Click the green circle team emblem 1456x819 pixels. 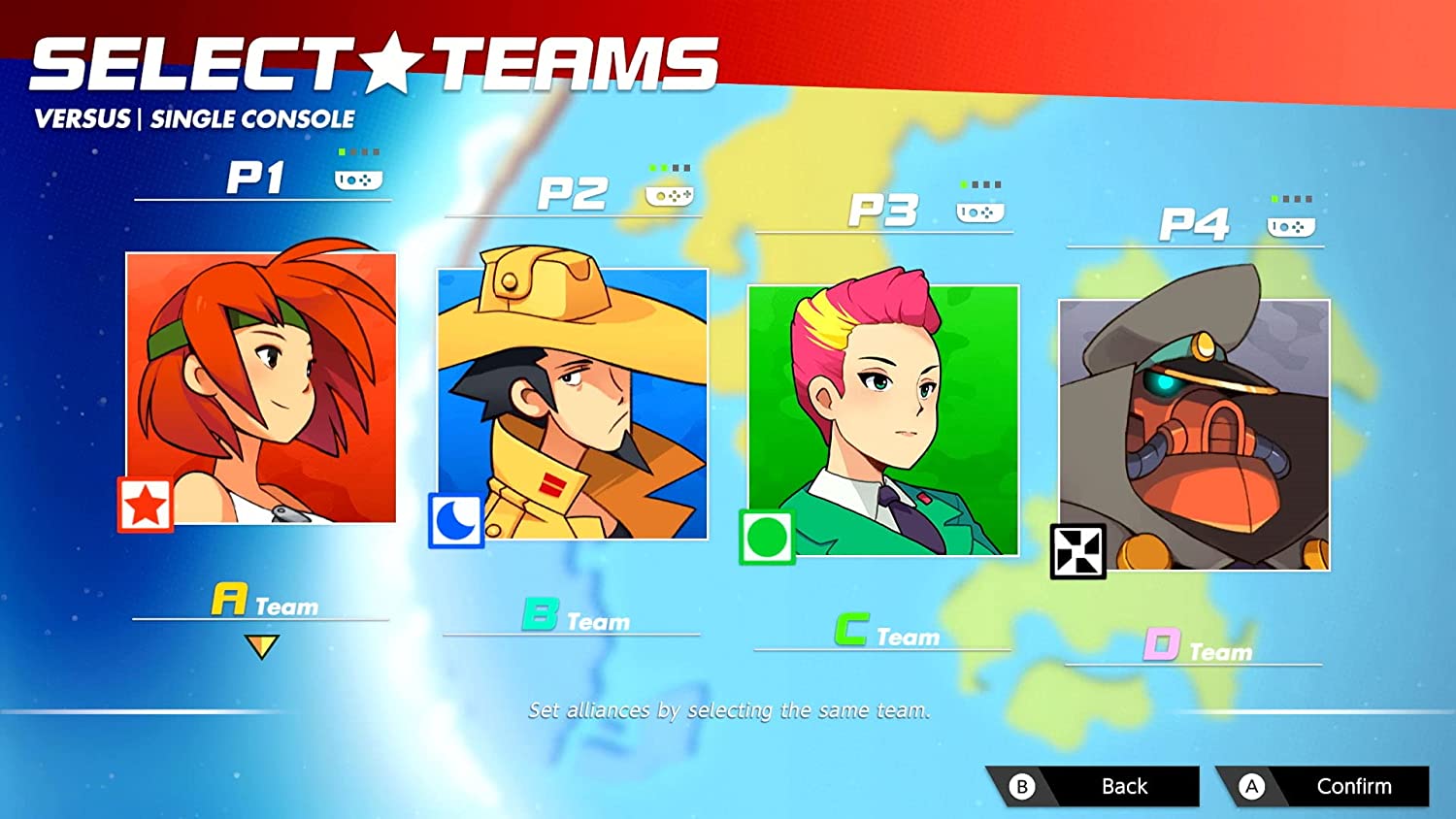pyautogui.click(x=766, y=537)
